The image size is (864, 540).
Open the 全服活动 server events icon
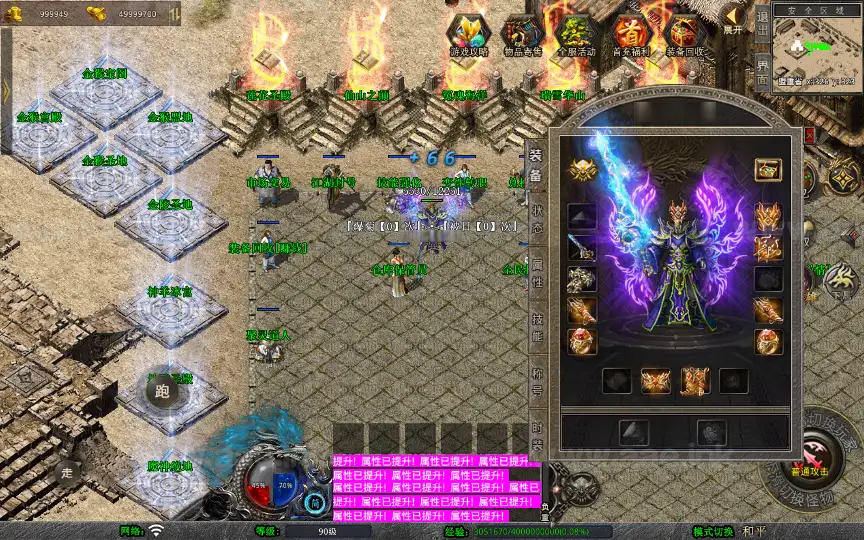coord(578,35)
